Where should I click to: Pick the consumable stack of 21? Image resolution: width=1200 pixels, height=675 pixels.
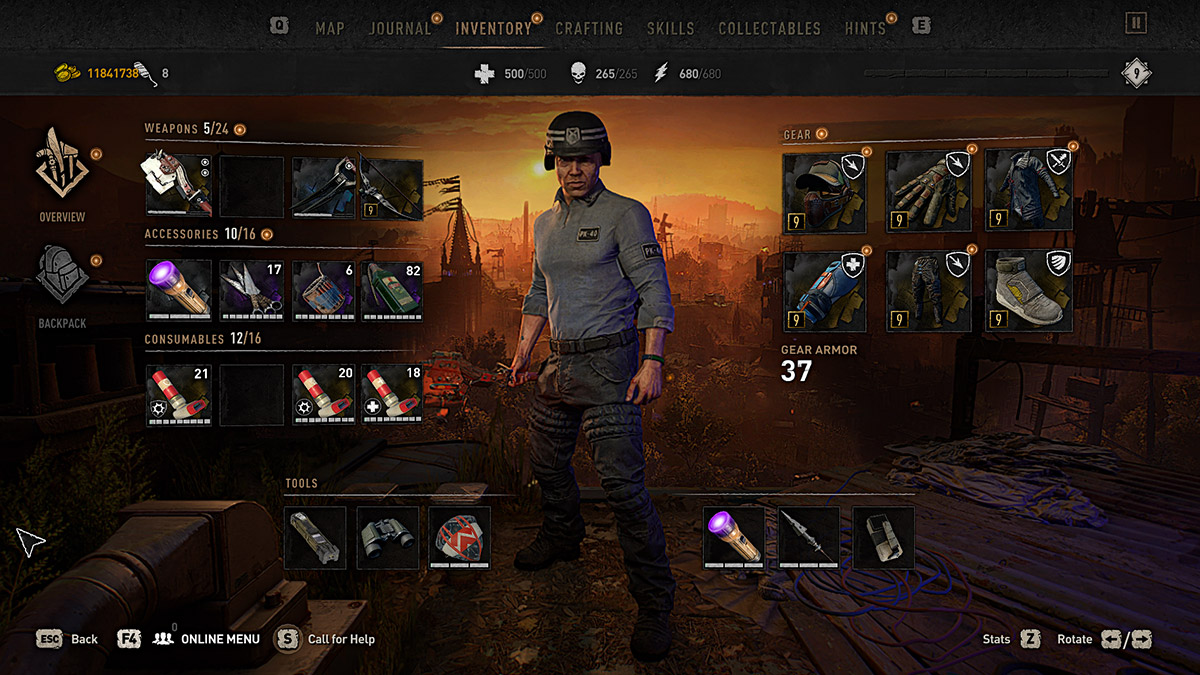point(179,395)
